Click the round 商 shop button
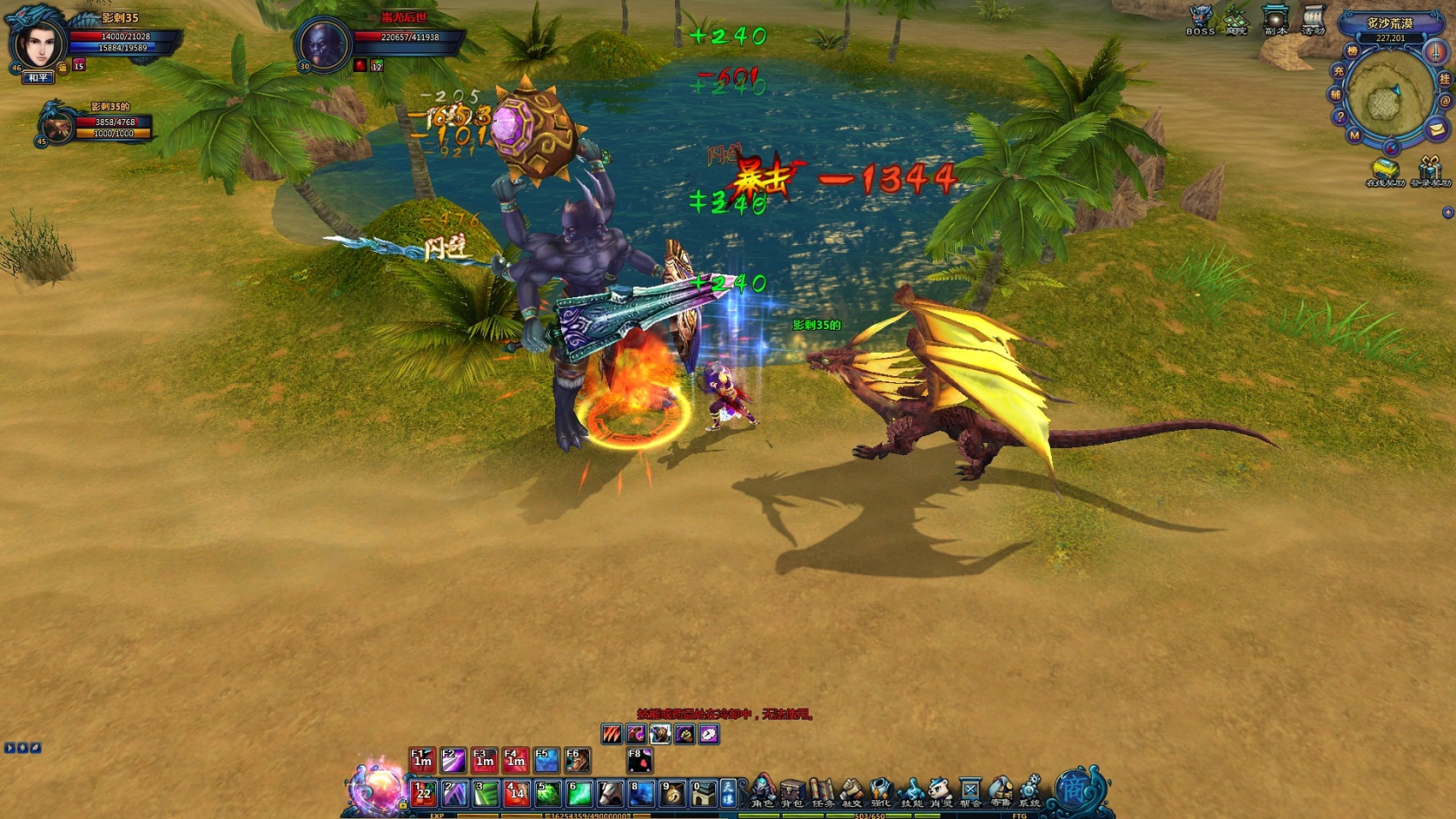Image resolution: width=1456 pixels, height=819 pixels. [1073, 789]
